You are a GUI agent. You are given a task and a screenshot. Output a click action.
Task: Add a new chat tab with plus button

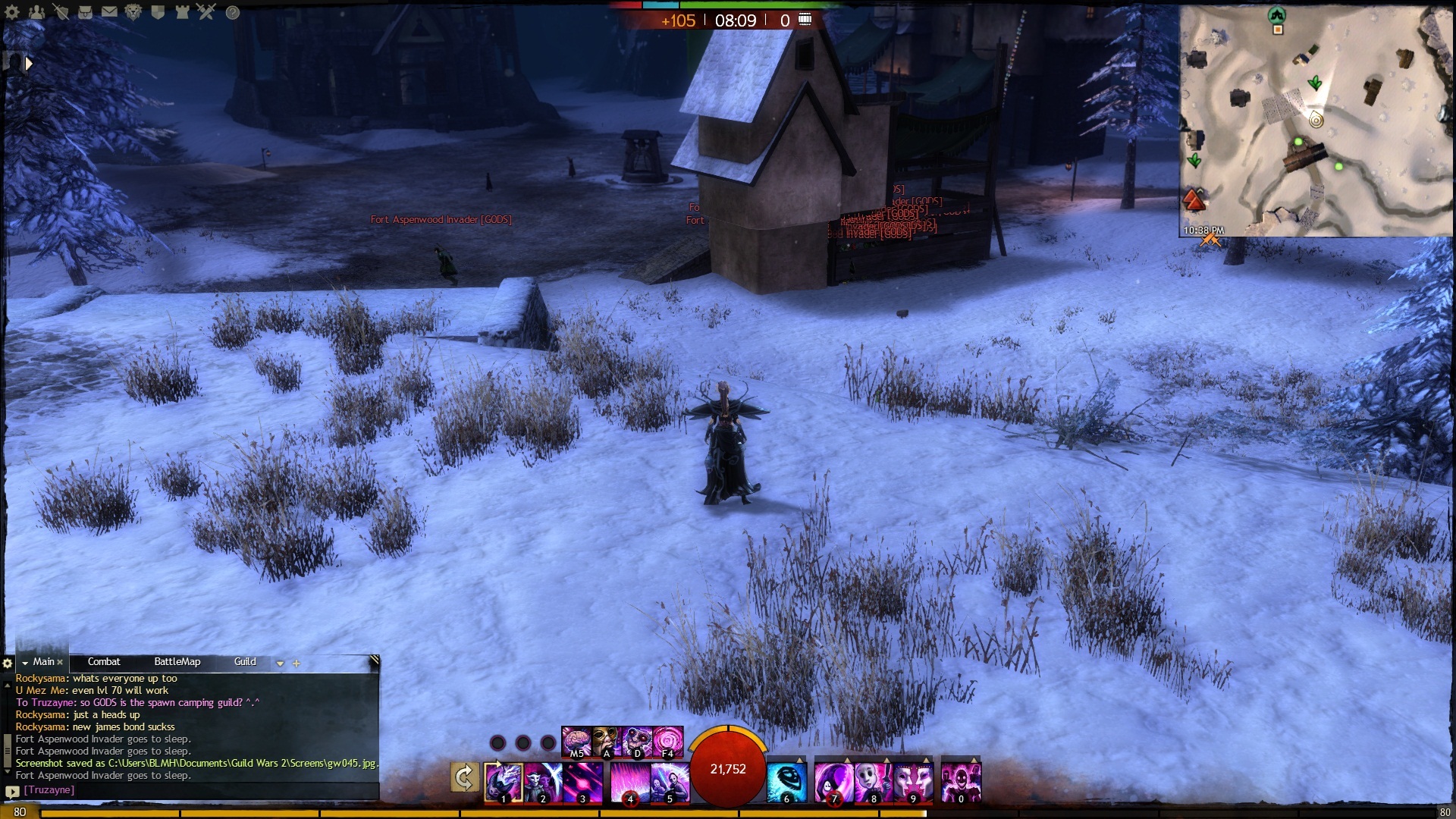tap(297, 664)
